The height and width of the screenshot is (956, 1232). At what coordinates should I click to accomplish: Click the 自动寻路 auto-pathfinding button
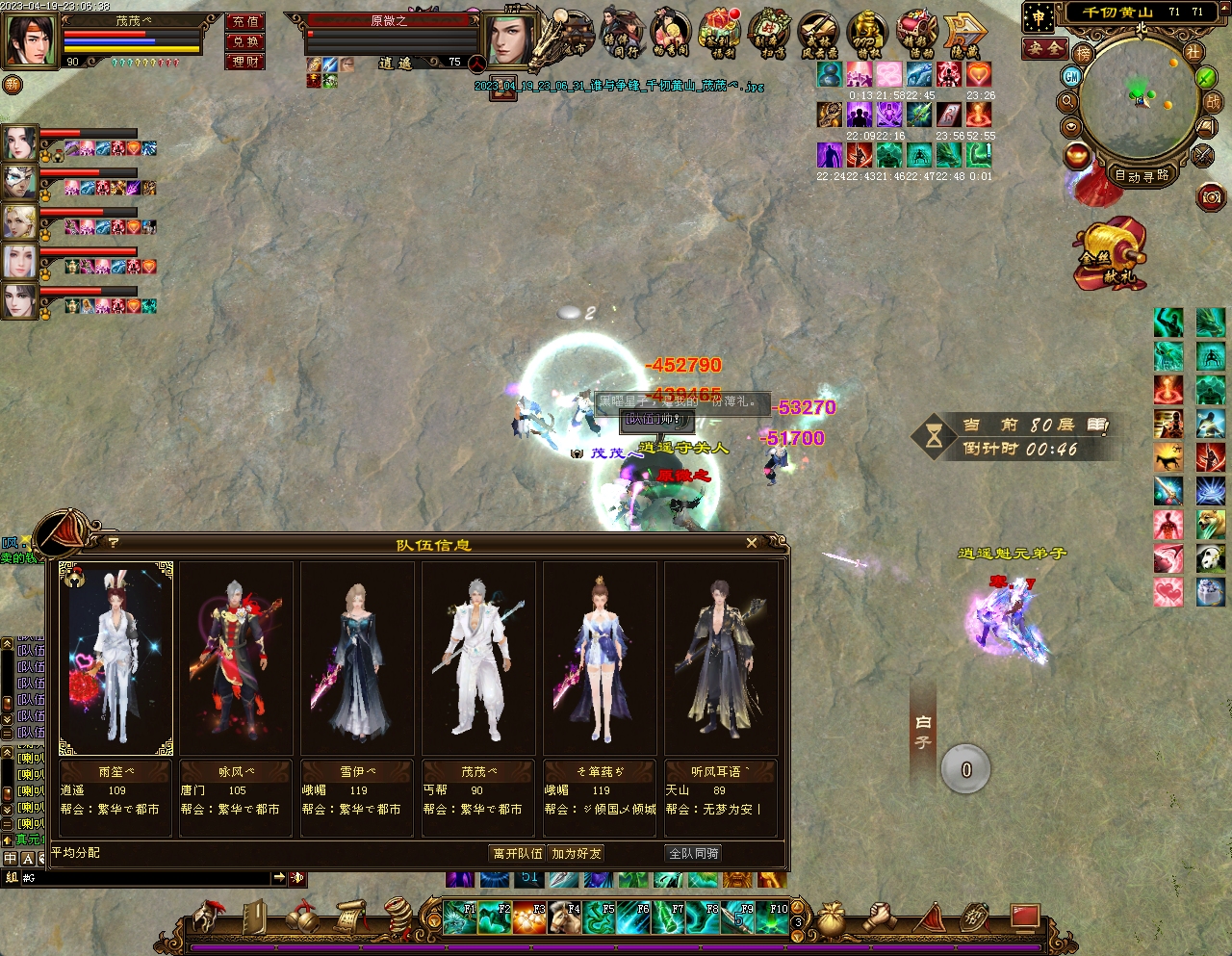pyautogui.click(x=1142, y=176)
